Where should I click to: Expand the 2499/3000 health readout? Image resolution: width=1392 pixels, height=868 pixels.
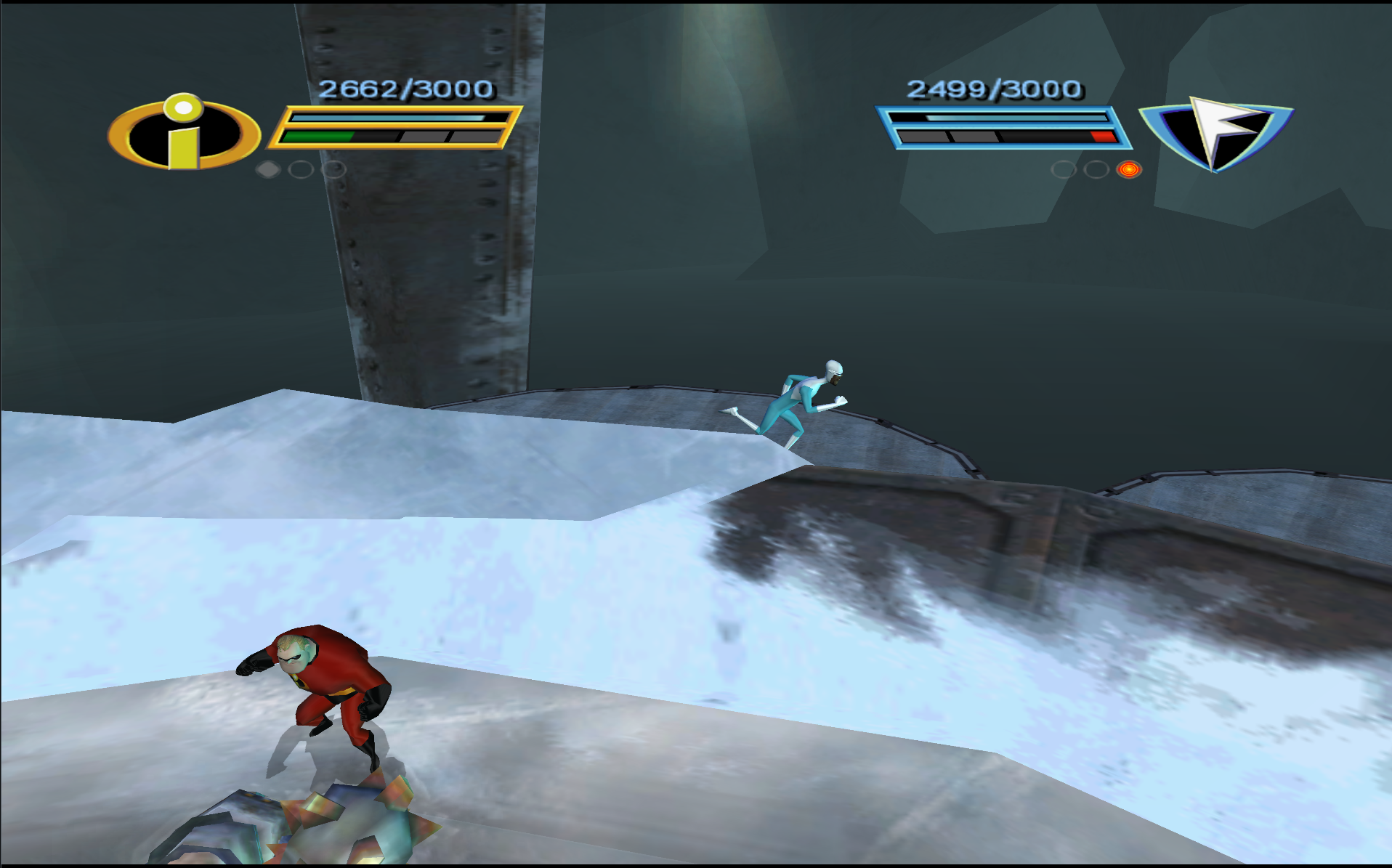click(x=993, y=89)
